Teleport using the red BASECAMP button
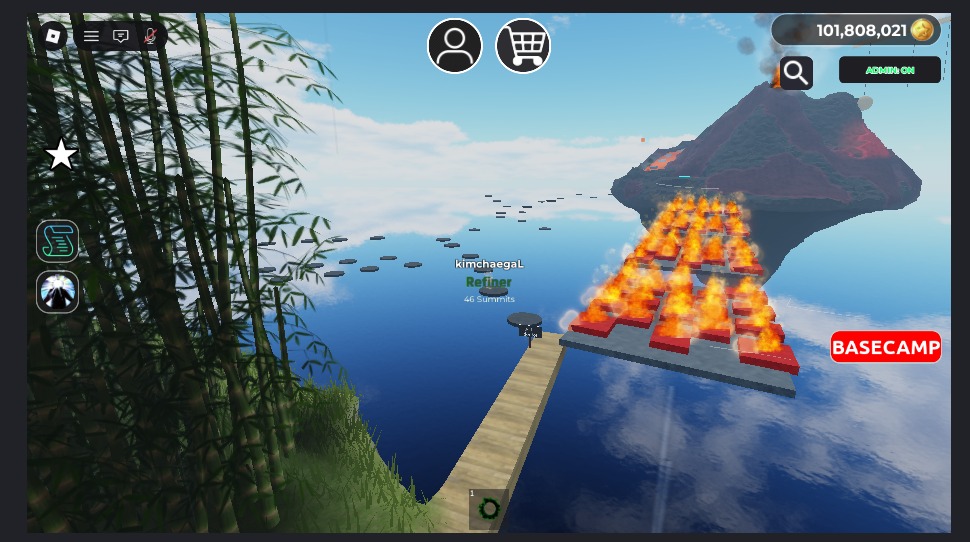 pyautogui.click(x=886, y=347)
